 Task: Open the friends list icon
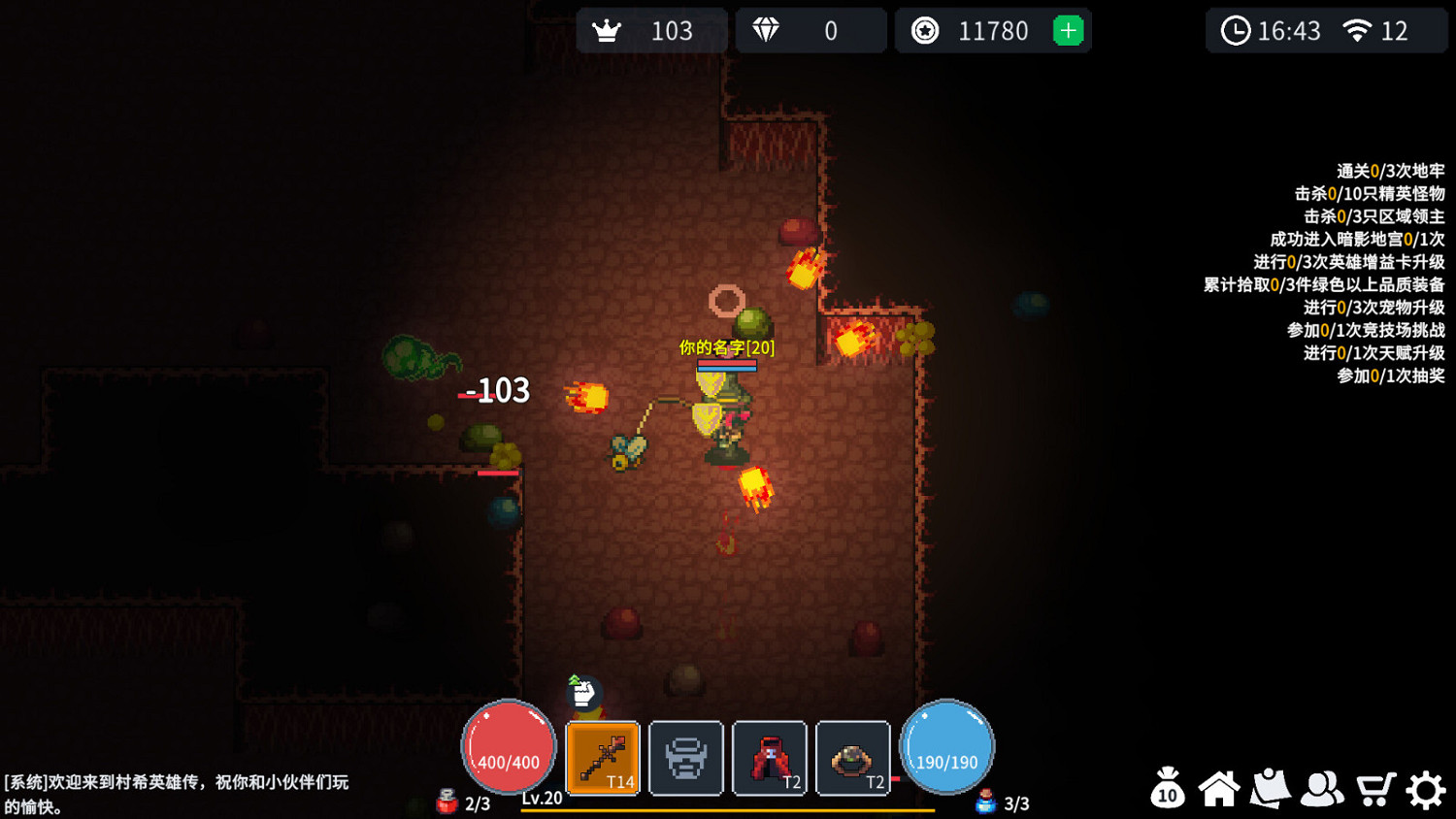coord(1322,789)
